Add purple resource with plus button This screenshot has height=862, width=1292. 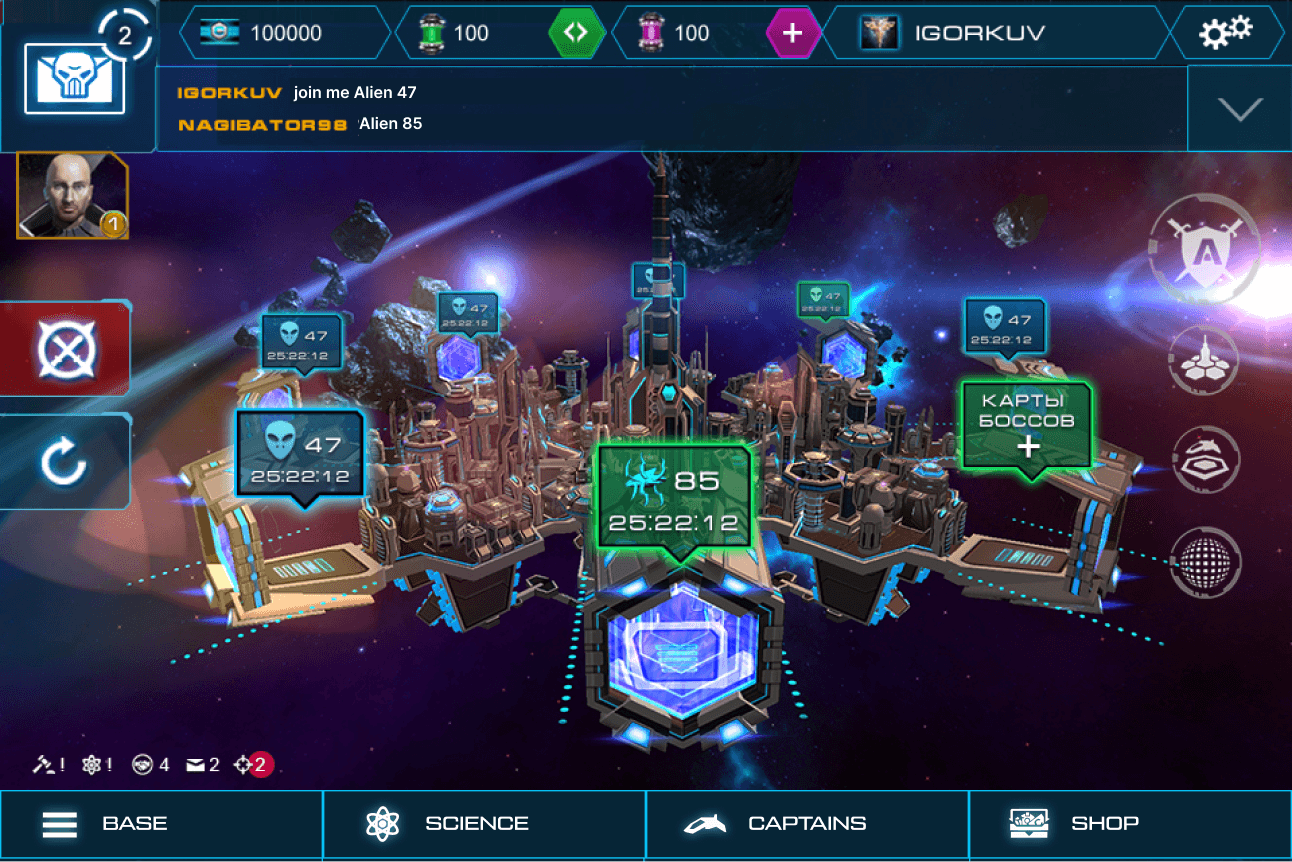(792, 33)
